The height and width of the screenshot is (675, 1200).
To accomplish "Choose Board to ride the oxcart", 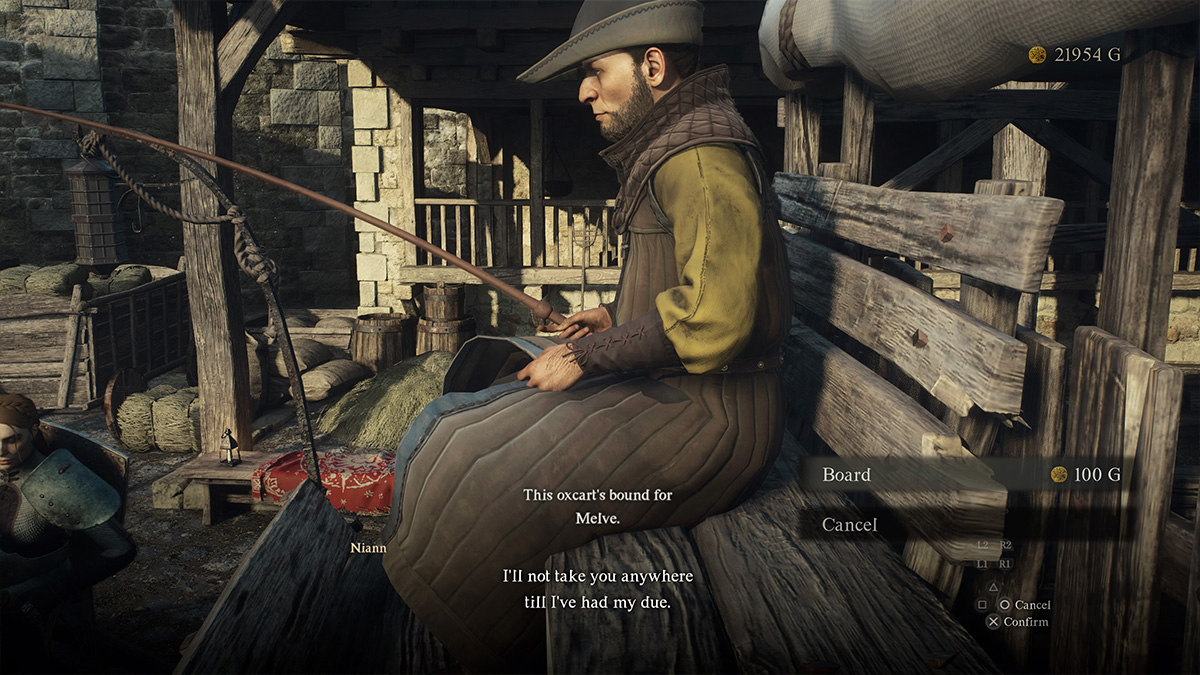I will (846, 475).
